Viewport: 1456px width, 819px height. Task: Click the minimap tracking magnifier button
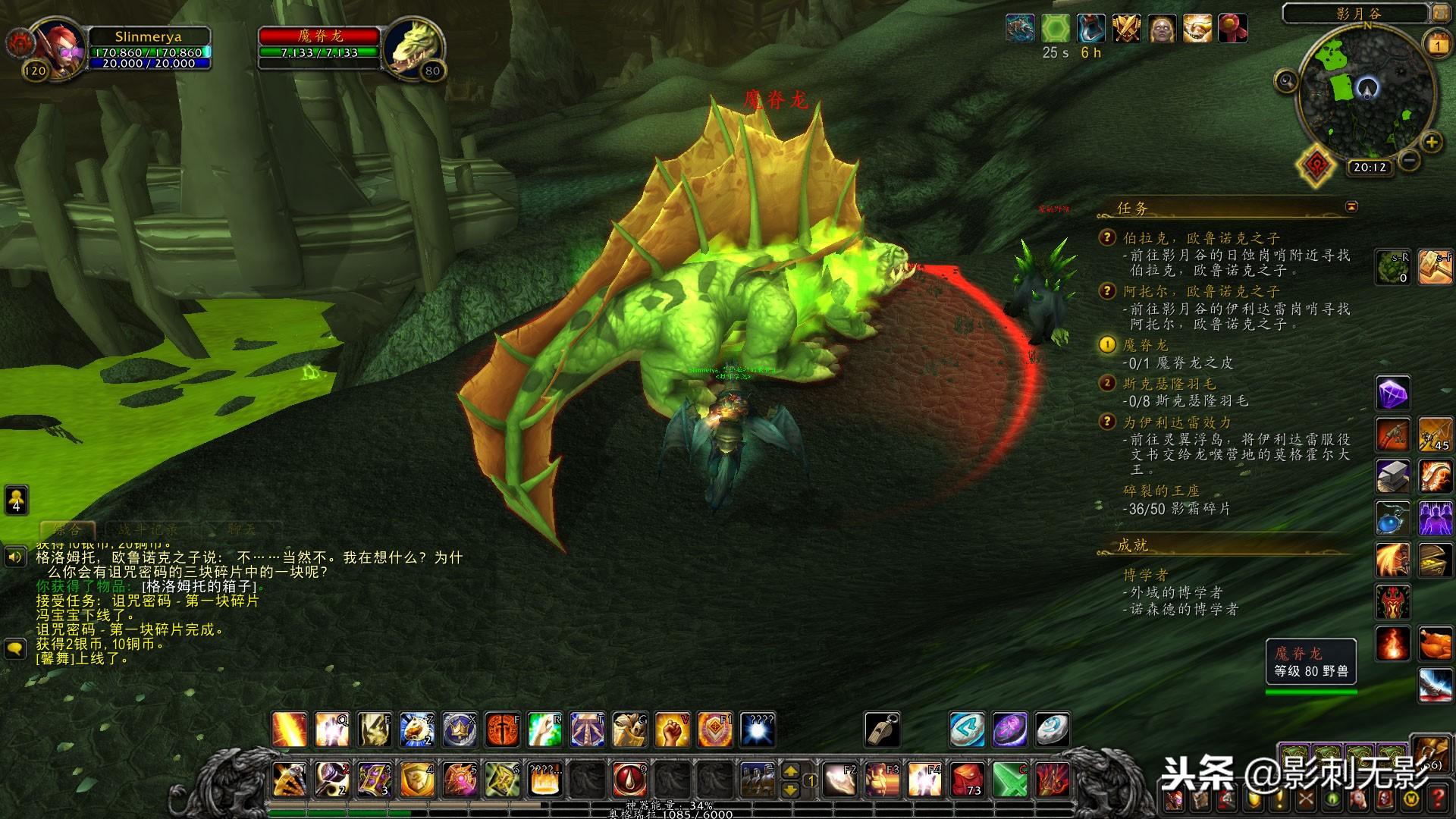[x=1286, y=80]
